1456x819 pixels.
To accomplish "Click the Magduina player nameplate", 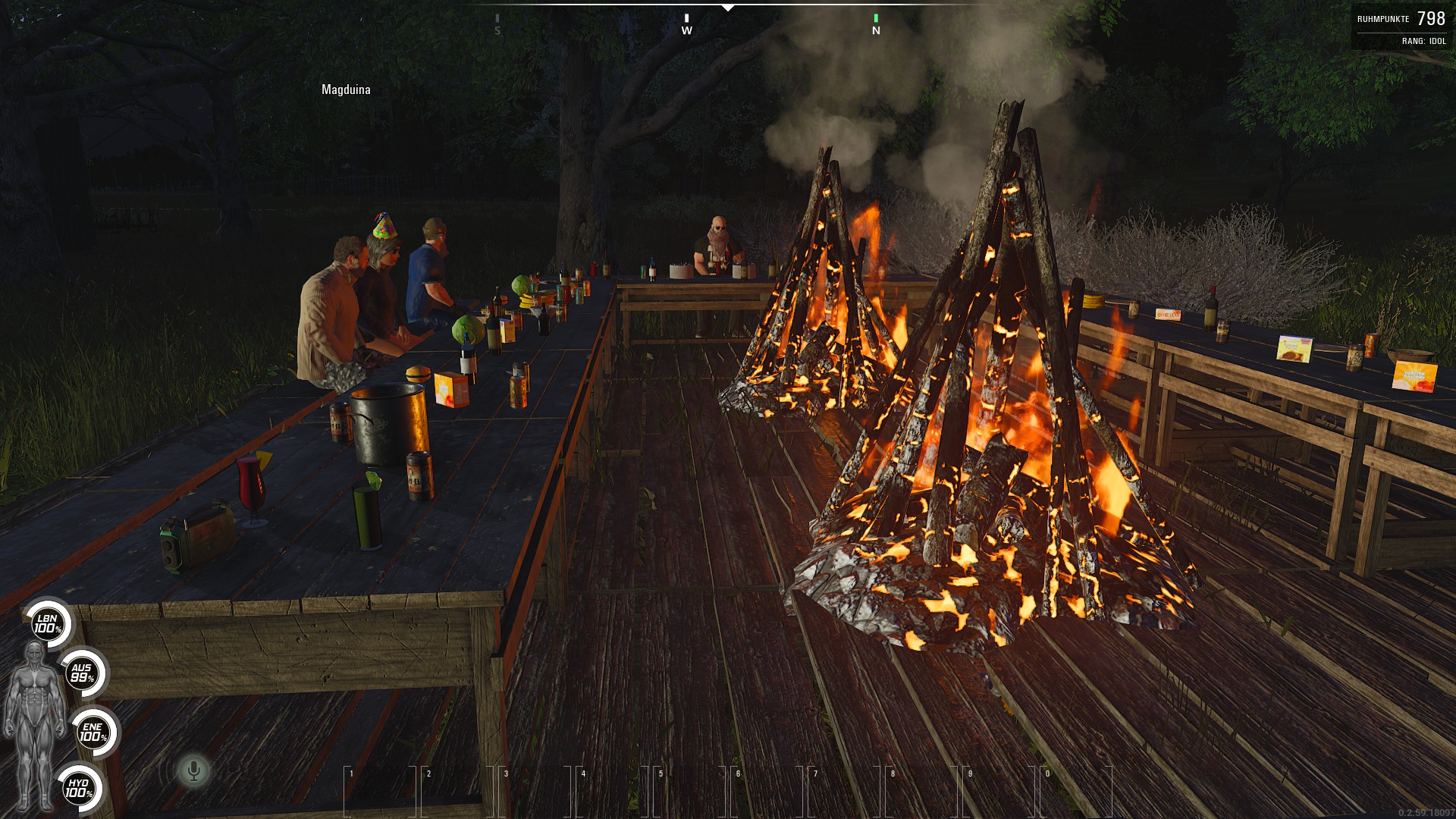I will tap(347, 89).
